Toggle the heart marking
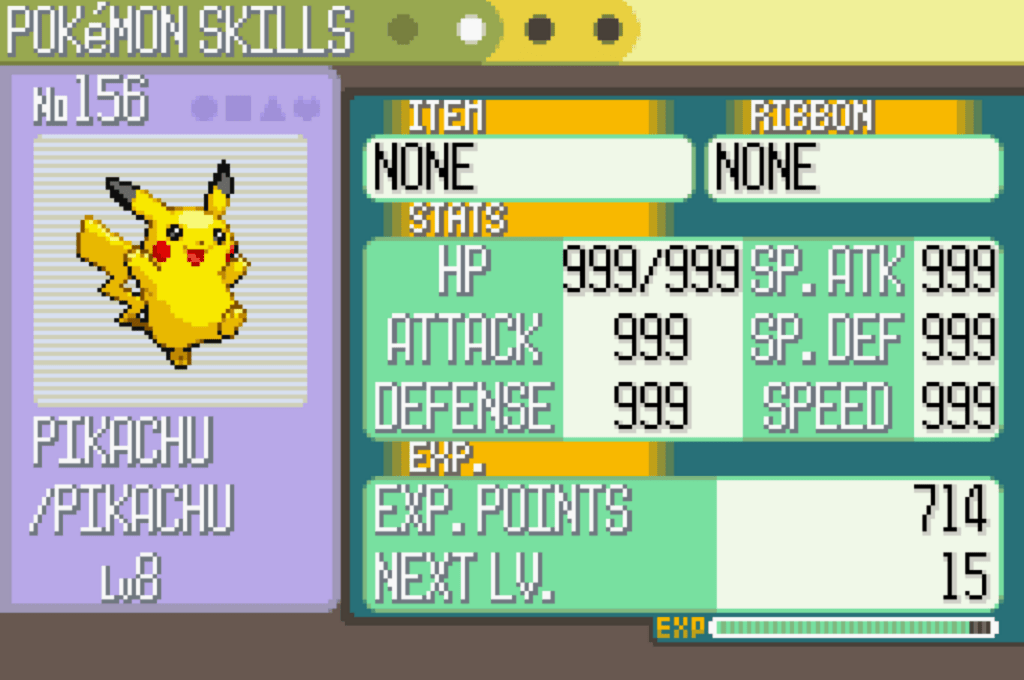 [x=306, y=108]
